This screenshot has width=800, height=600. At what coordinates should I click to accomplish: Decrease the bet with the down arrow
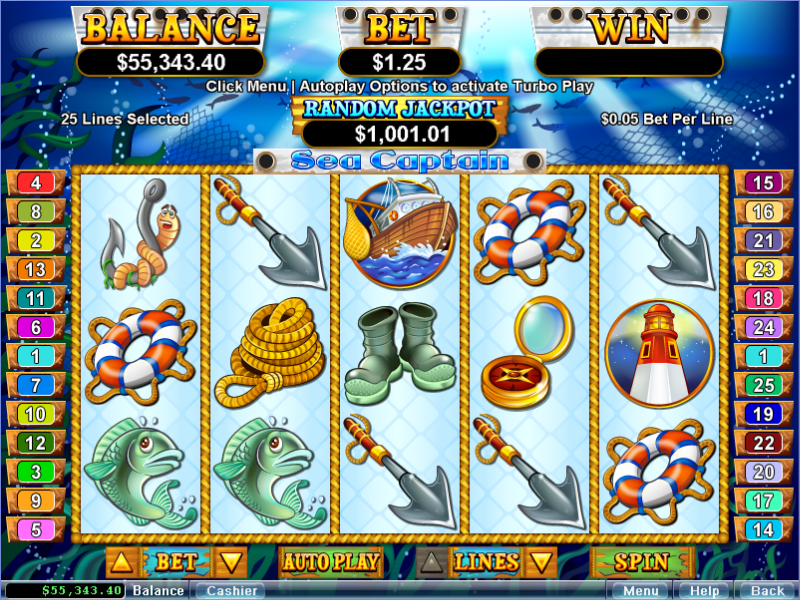[231, 562]
